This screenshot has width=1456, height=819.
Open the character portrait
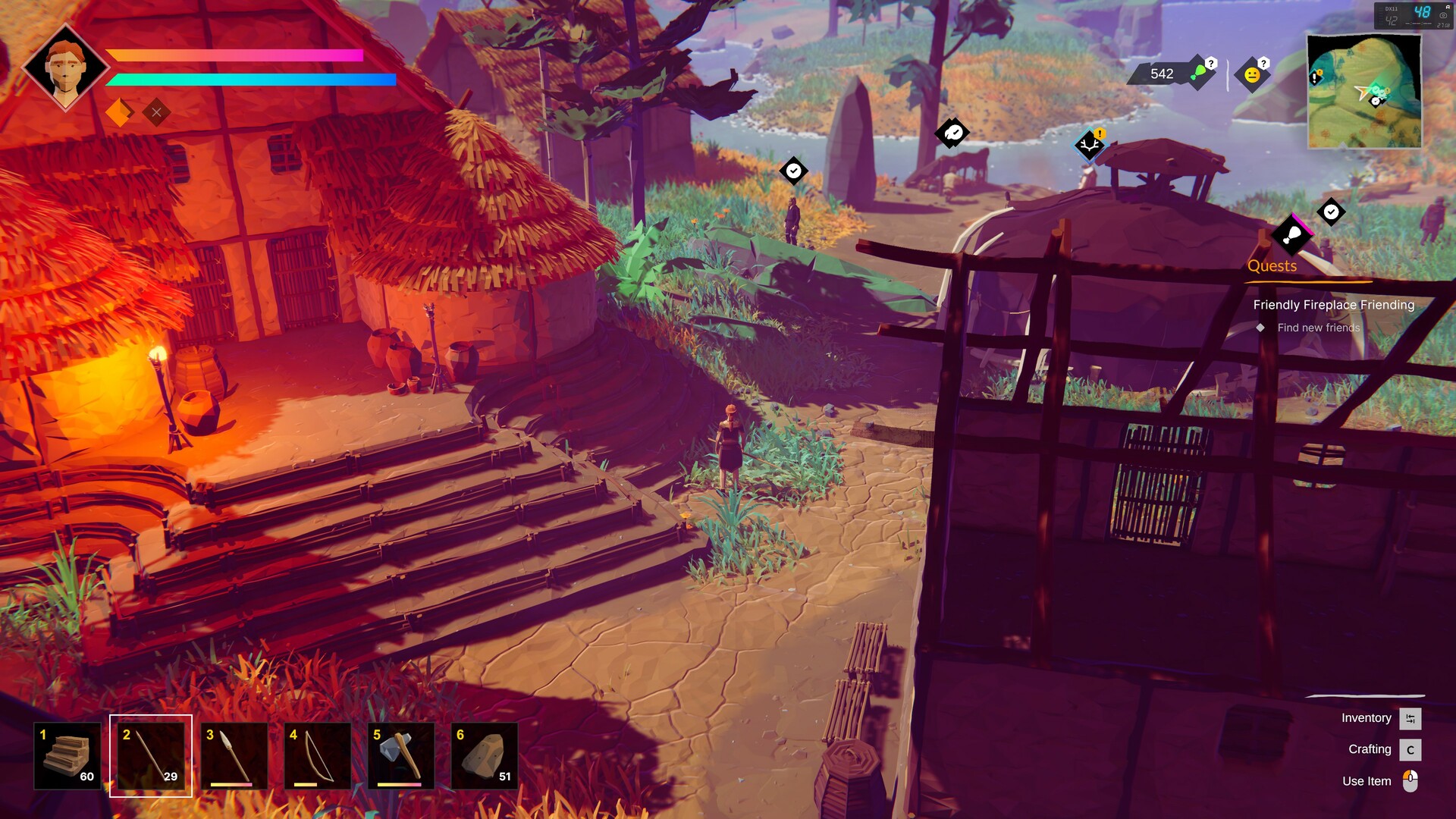click(x=67, y=67)
